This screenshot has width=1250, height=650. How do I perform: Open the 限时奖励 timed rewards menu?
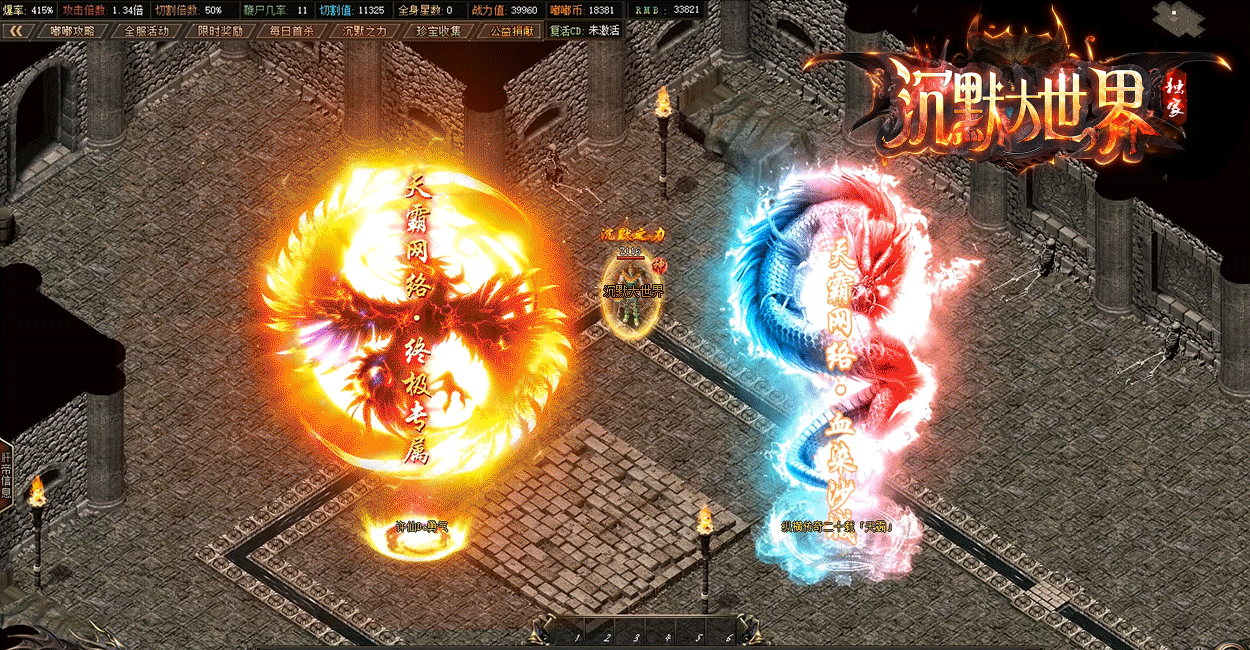click(220, 31)
